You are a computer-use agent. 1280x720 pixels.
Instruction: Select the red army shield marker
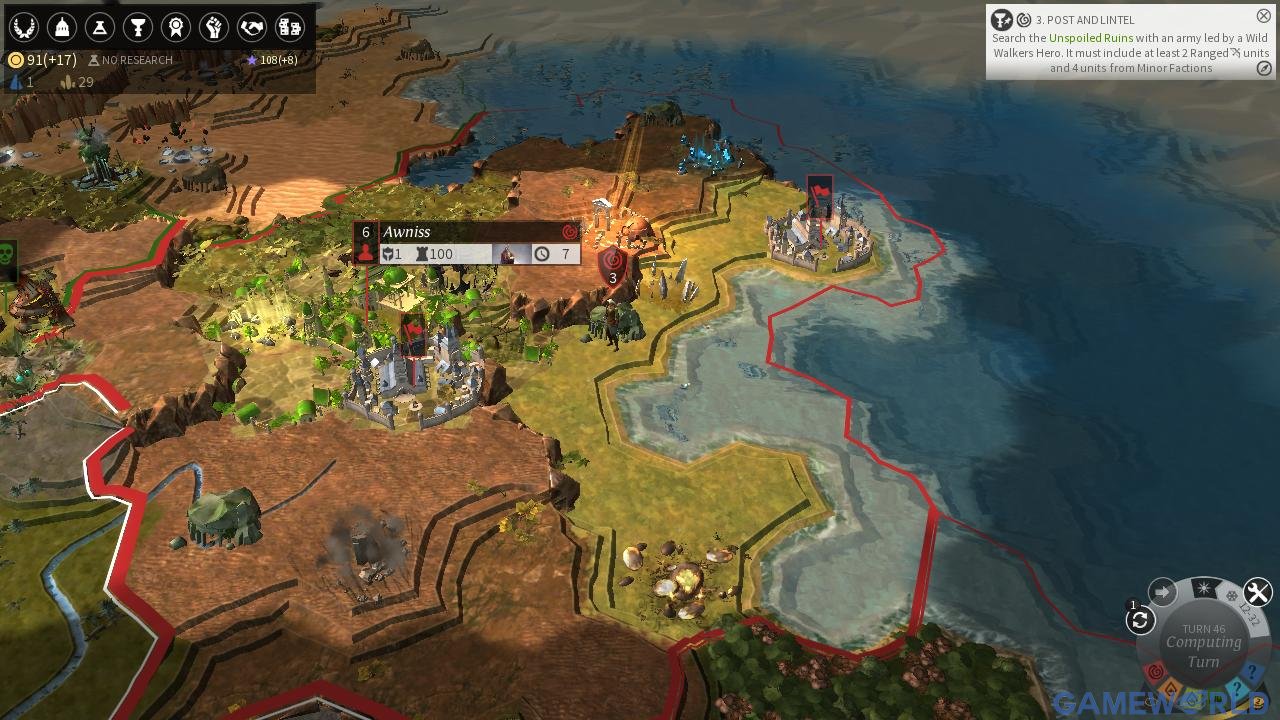(x=612, y=268)
